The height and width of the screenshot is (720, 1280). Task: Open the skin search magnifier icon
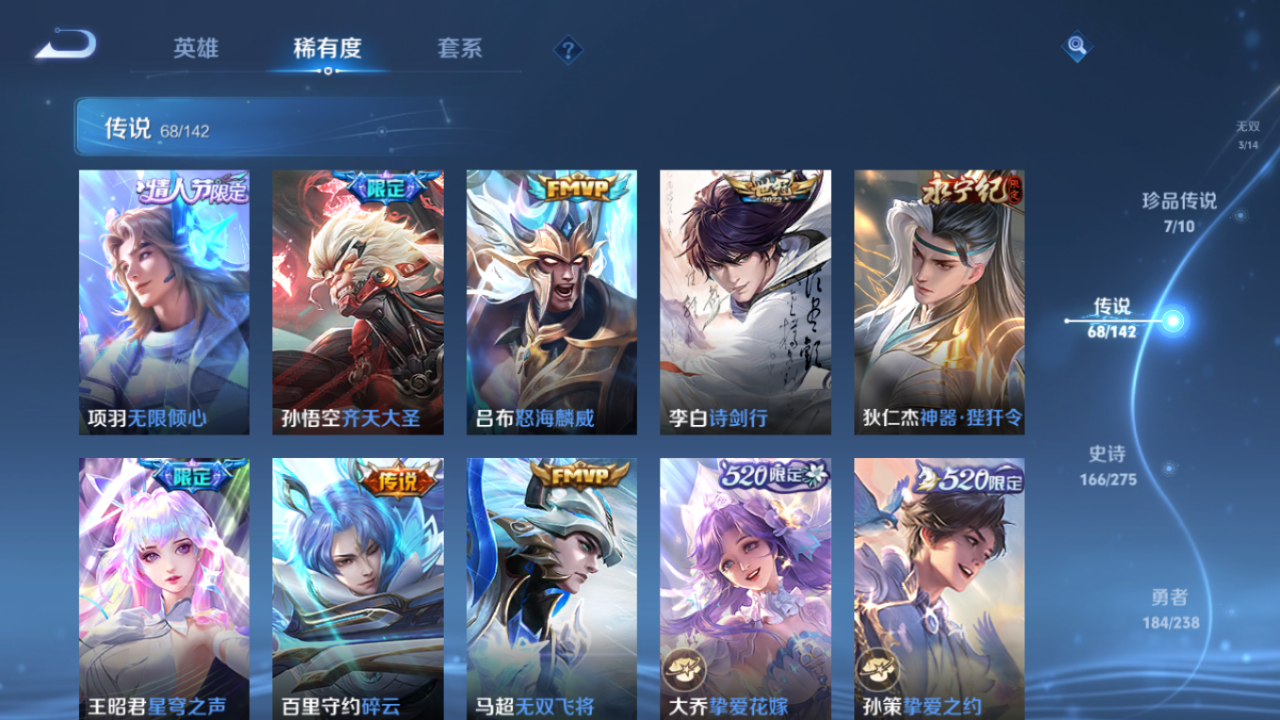[1078, 45]
